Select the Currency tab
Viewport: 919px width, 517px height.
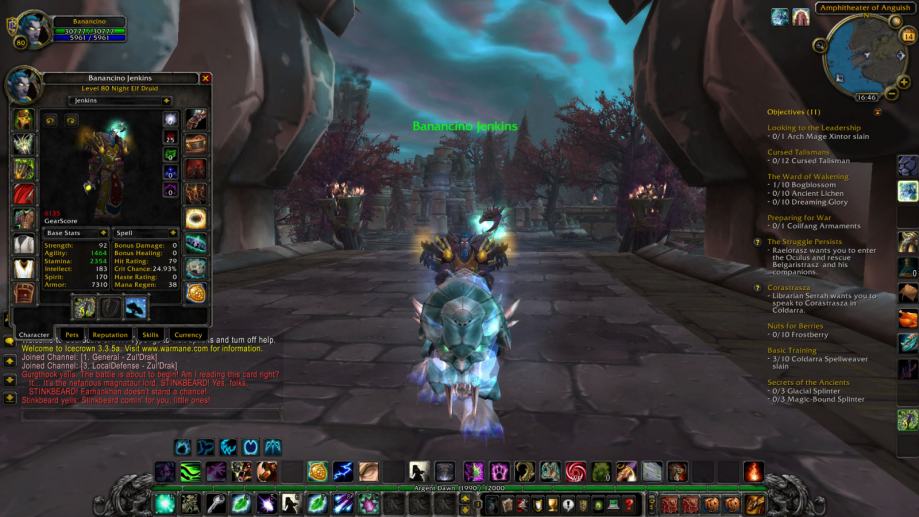[x=188, y=335]
